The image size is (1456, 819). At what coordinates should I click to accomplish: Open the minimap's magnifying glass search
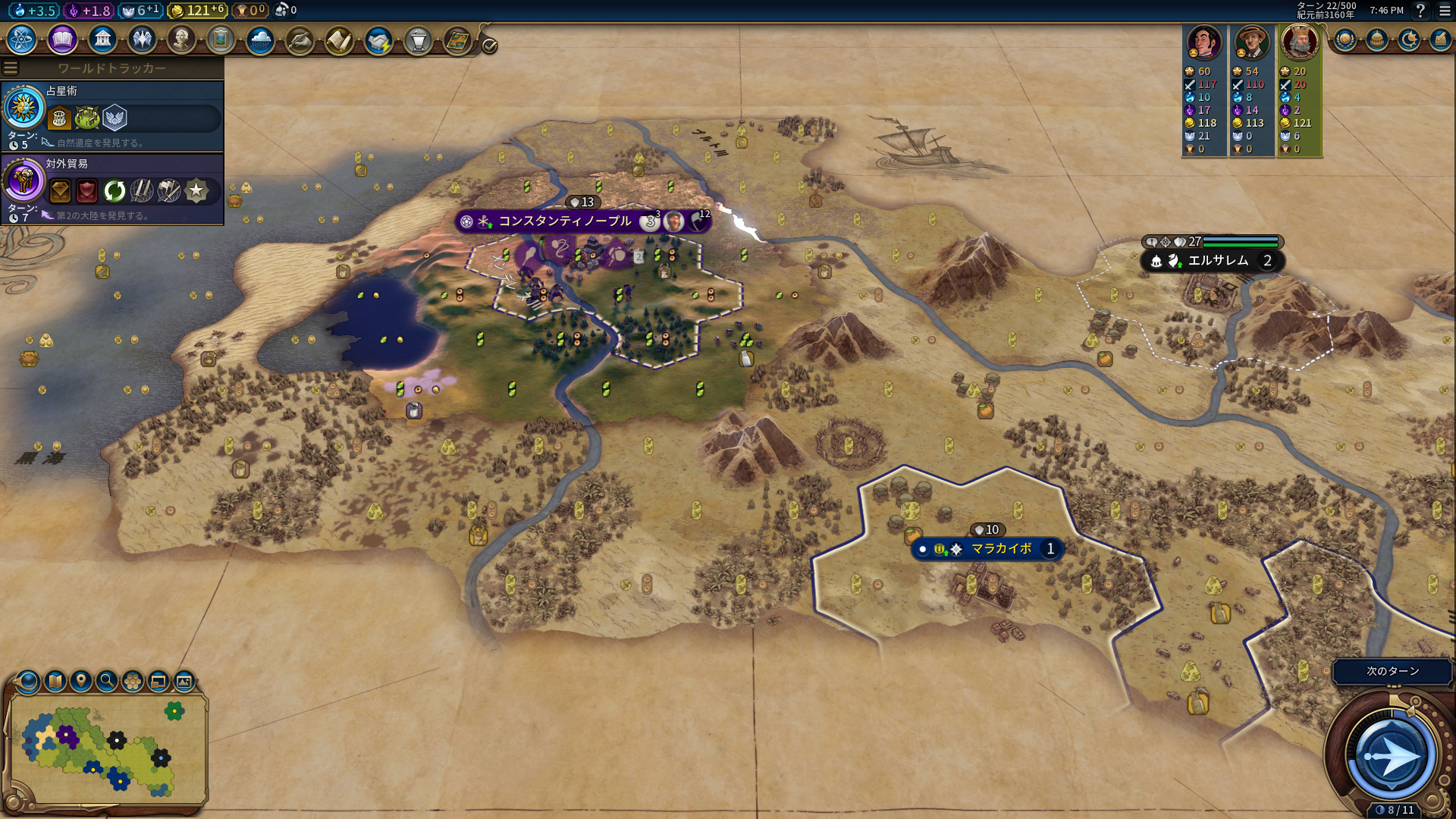pos(107,681)
